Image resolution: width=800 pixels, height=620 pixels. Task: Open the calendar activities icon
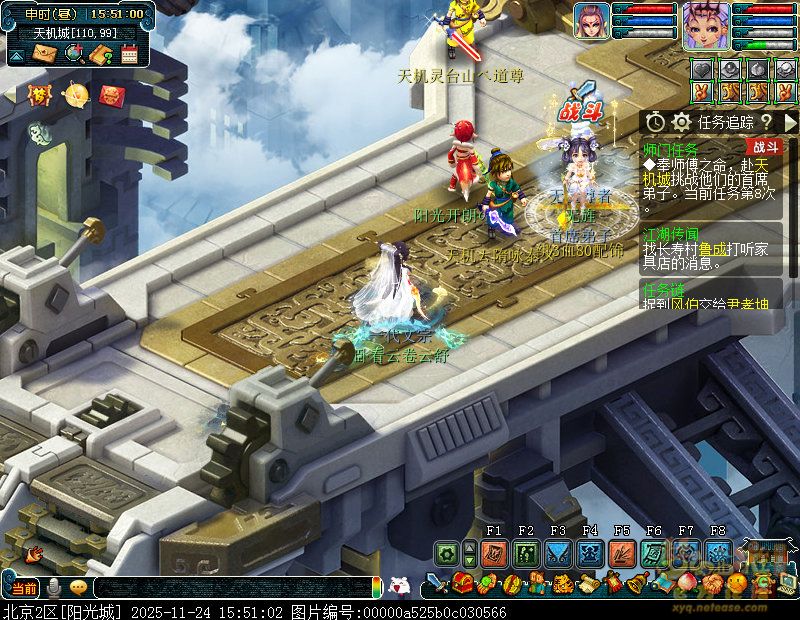click(129, 54)
